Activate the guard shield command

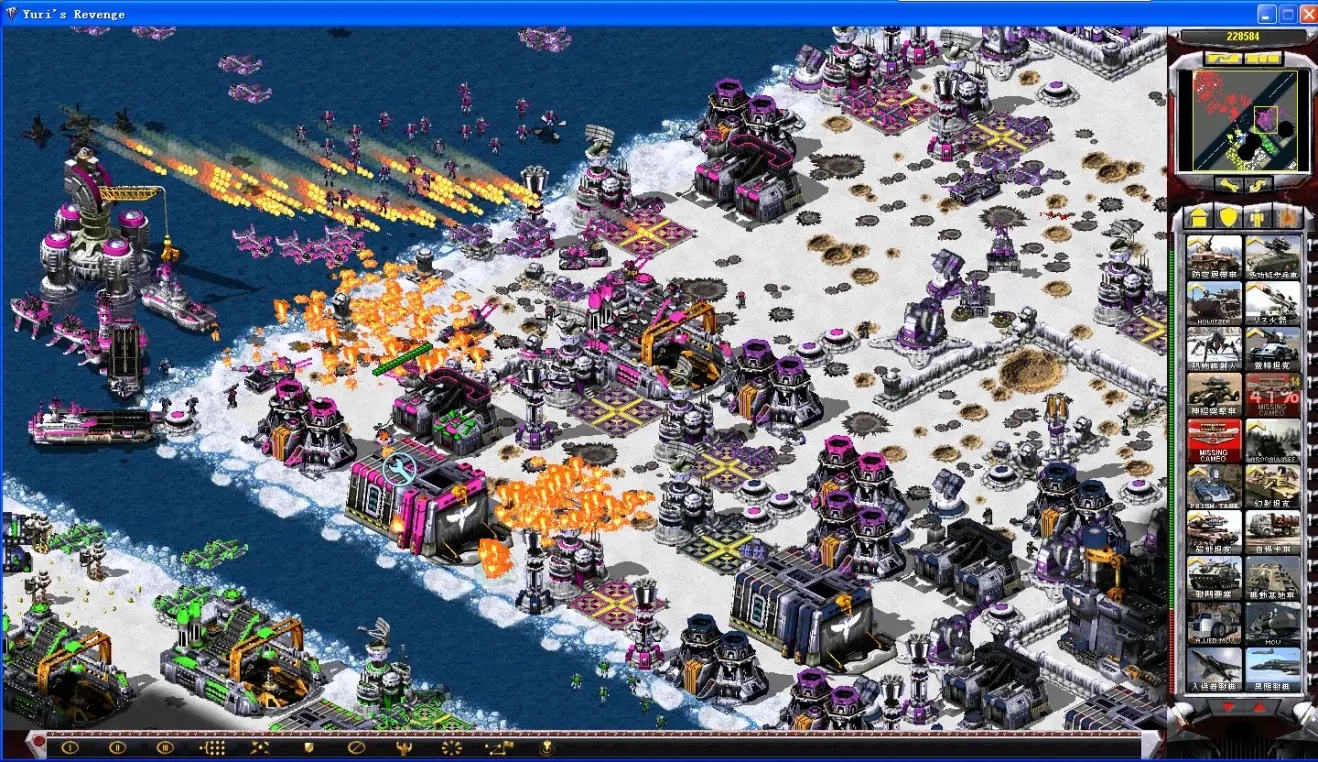click(x=309, y=746)
